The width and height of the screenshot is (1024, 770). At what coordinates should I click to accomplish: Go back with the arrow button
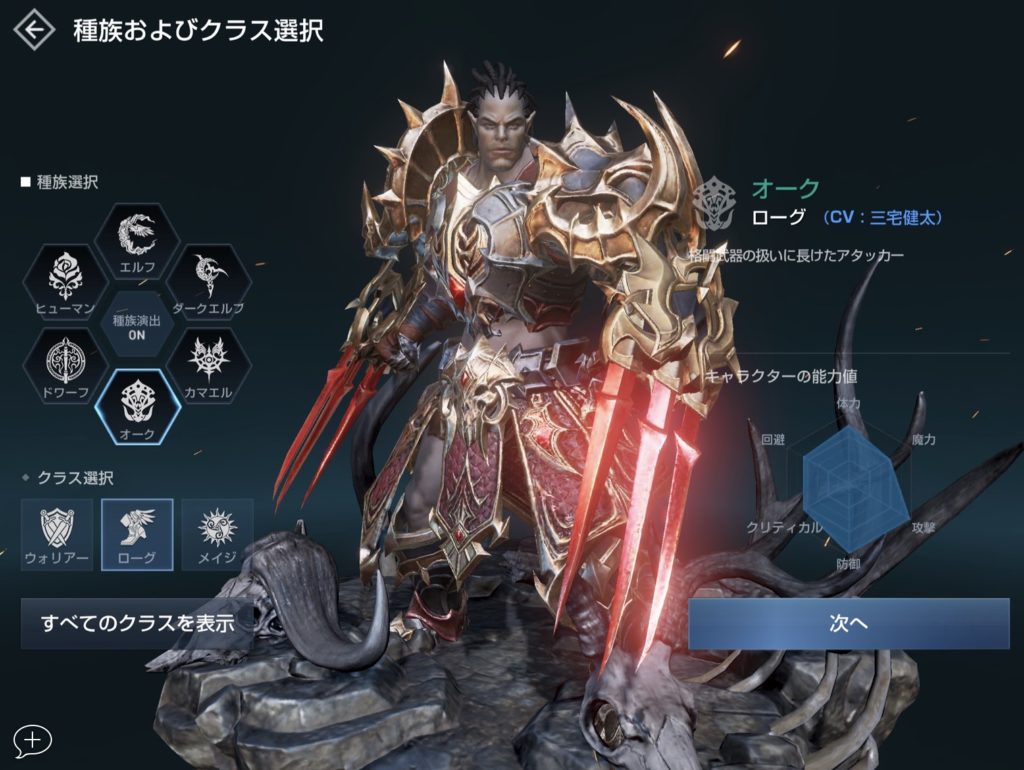pyautogui.click(x=34, y=30)
